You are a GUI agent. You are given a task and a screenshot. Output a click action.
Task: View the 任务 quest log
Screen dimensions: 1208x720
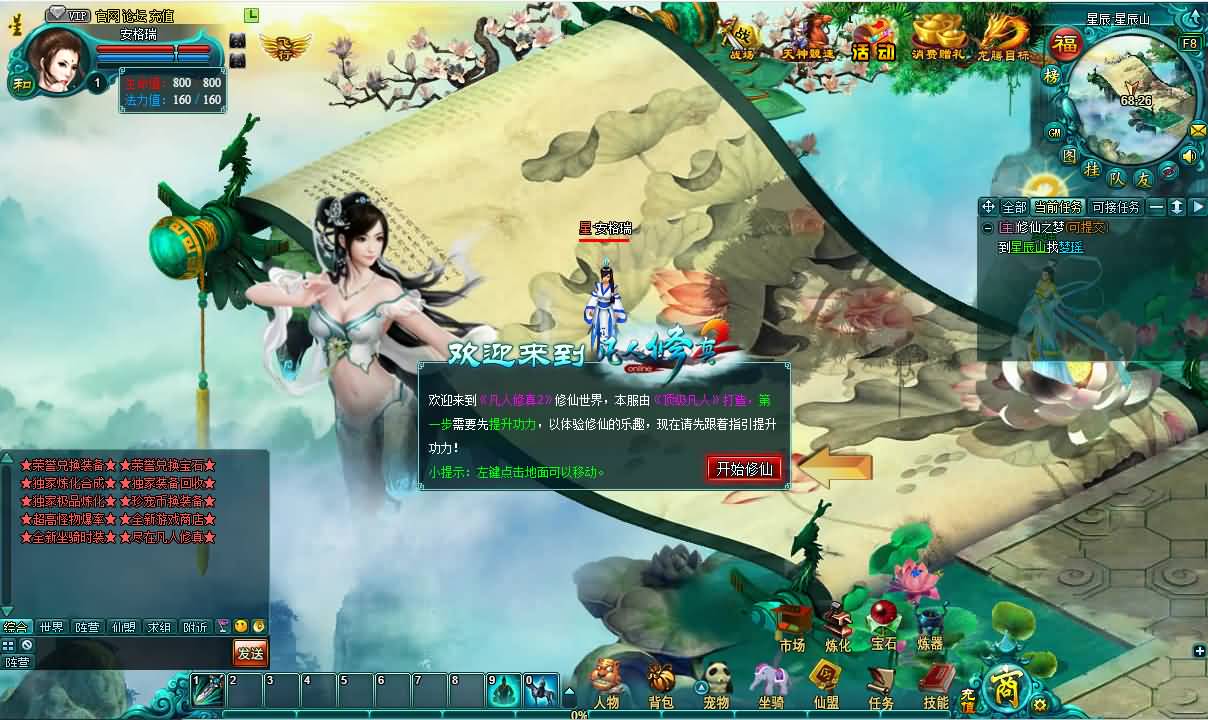tap(881, 686)
